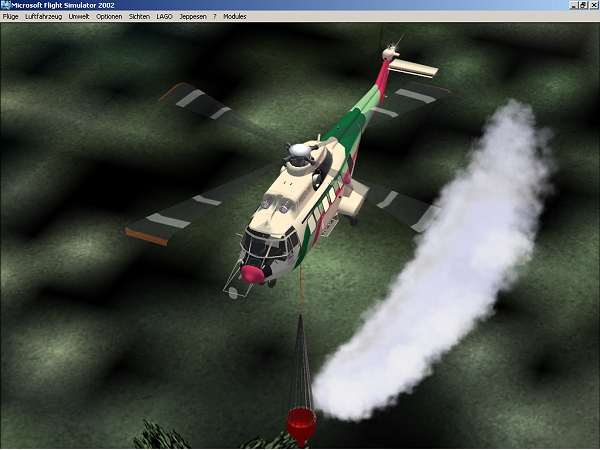
Task: Show the Optionen menu
Action: (x=109, y=17)
